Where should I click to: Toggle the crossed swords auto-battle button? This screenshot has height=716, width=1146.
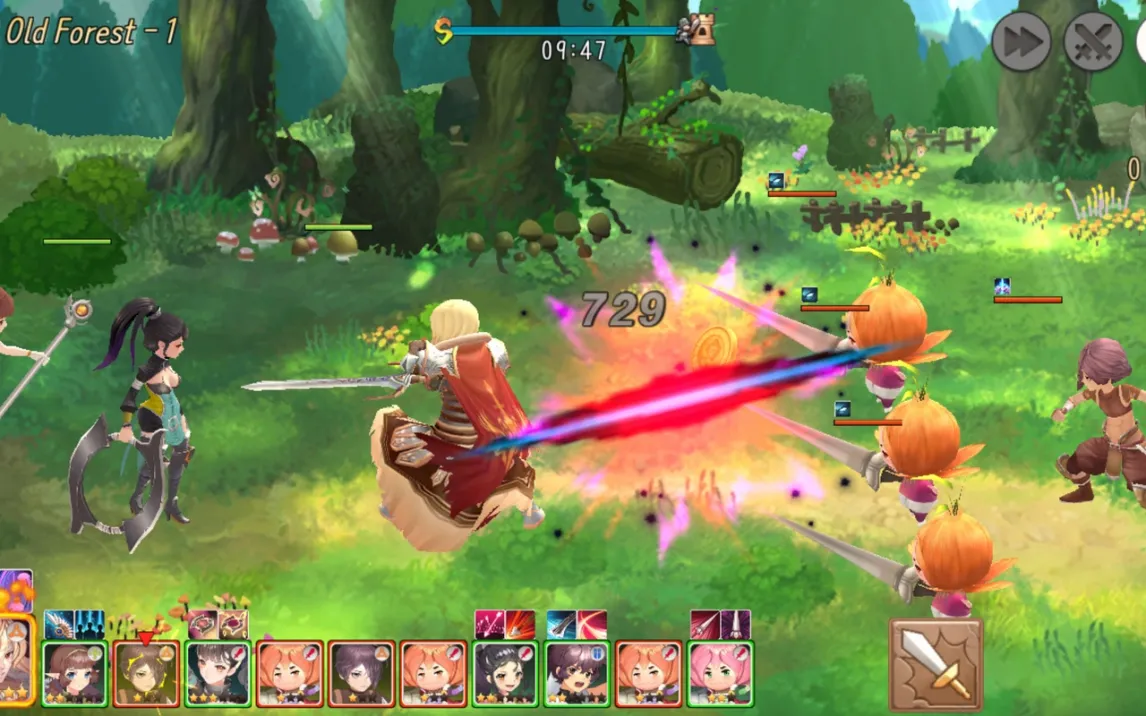click(1092, 42)
